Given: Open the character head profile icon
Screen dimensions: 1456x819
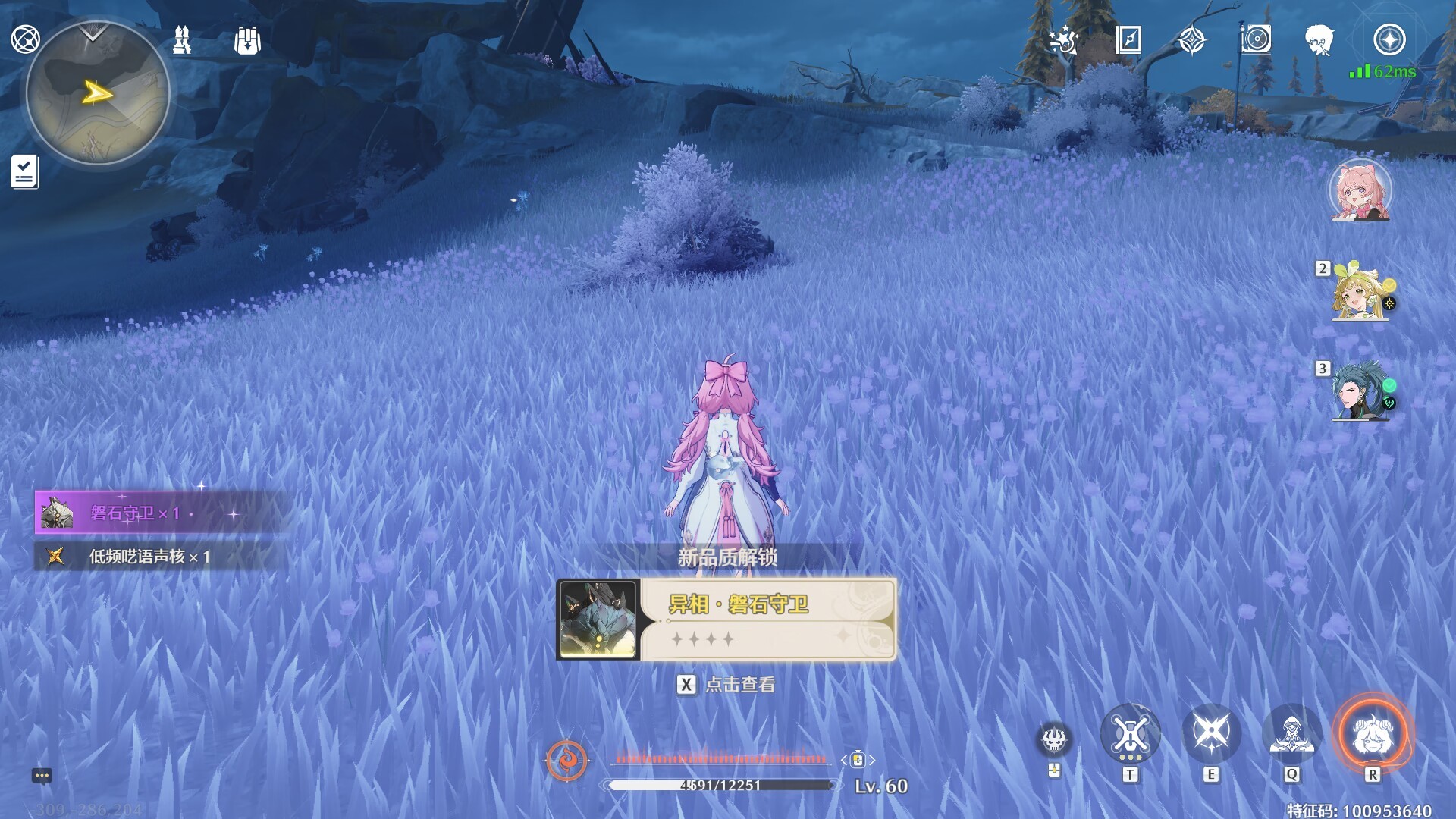Looking at the screenshot, I should pos(1319,39).
